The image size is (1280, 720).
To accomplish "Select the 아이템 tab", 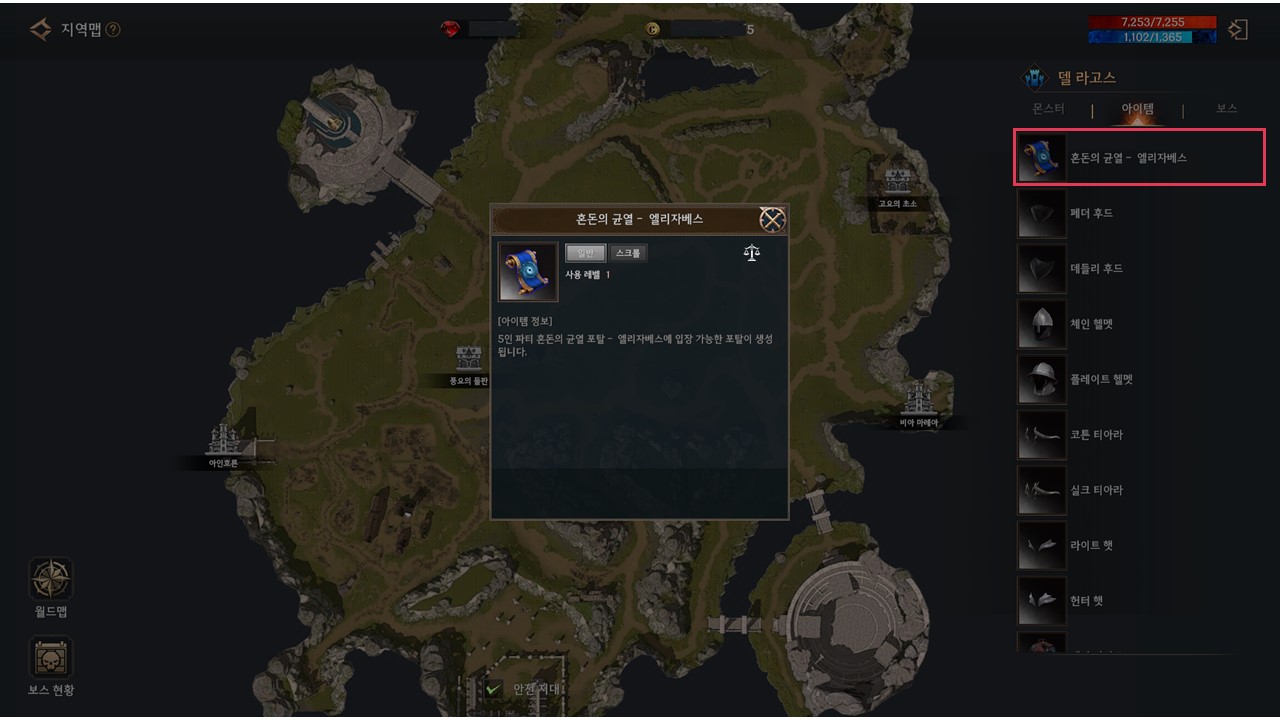I will point(1138,108).
